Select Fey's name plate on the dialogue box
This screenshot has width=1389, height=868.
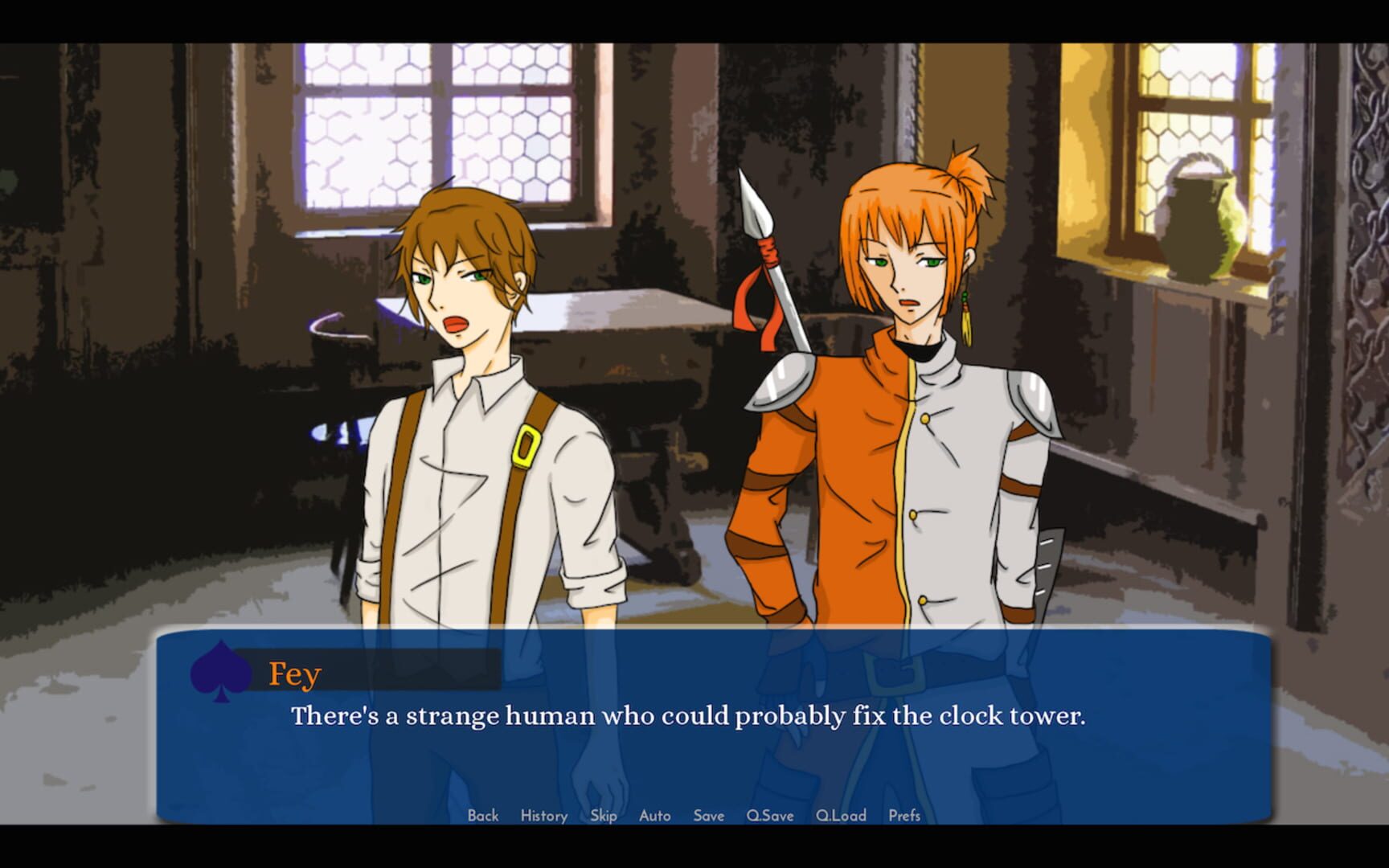[294, 672]
